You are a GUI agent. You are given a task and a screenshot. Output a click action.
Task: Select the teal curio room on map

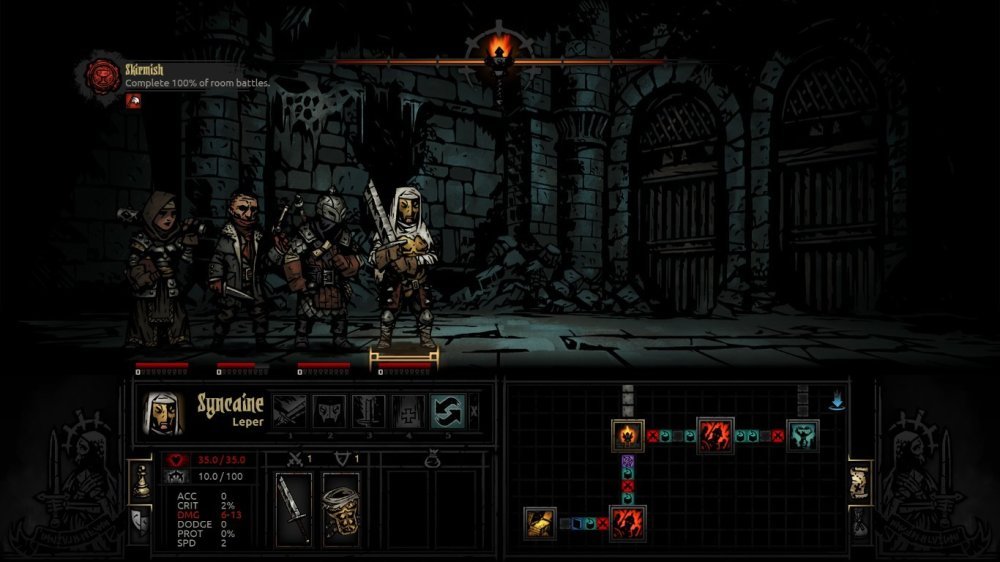tap(802, 436)
